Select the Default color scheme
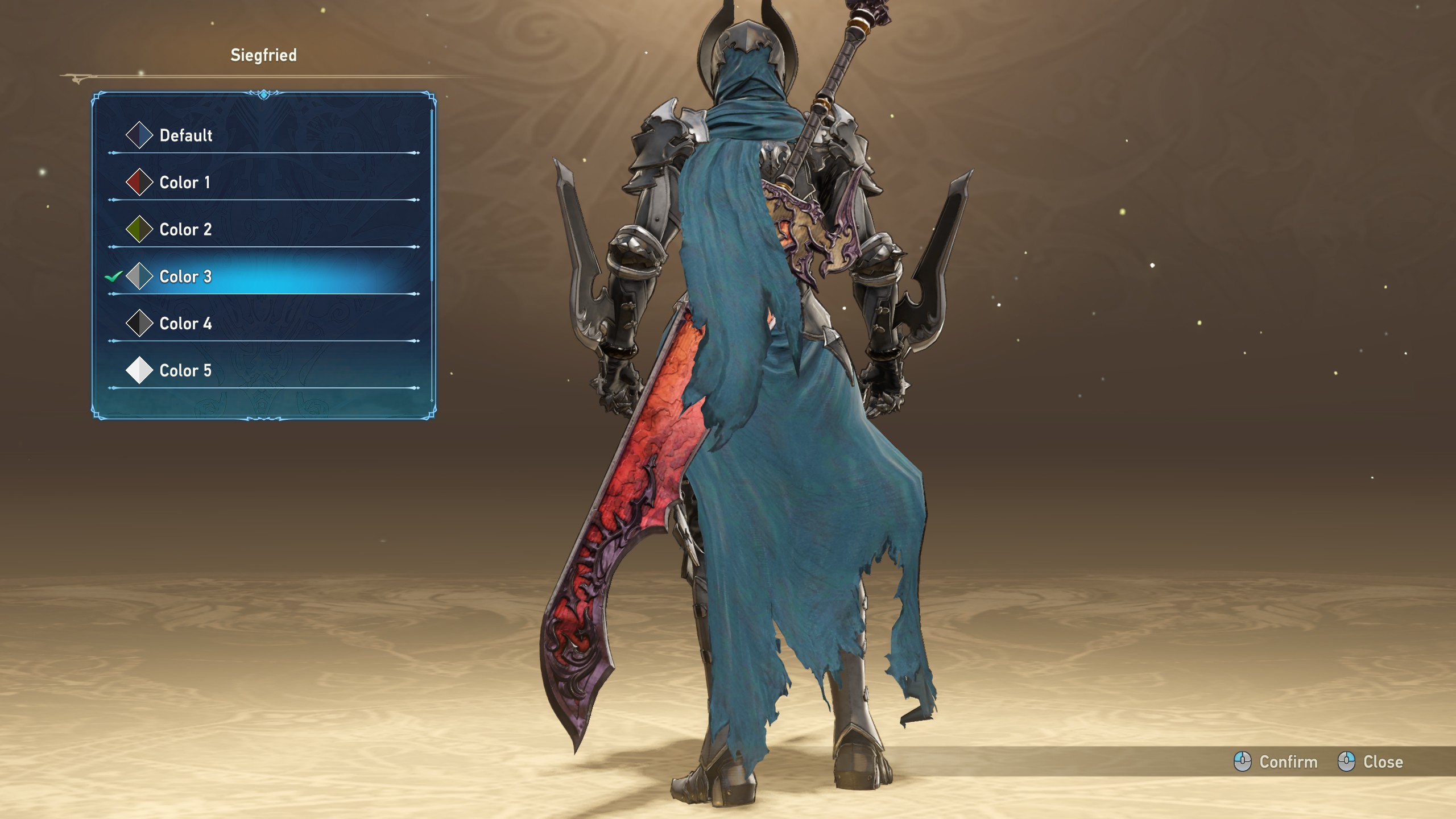Viewport: 1456px width, 819px height. (x=185, y=135)
